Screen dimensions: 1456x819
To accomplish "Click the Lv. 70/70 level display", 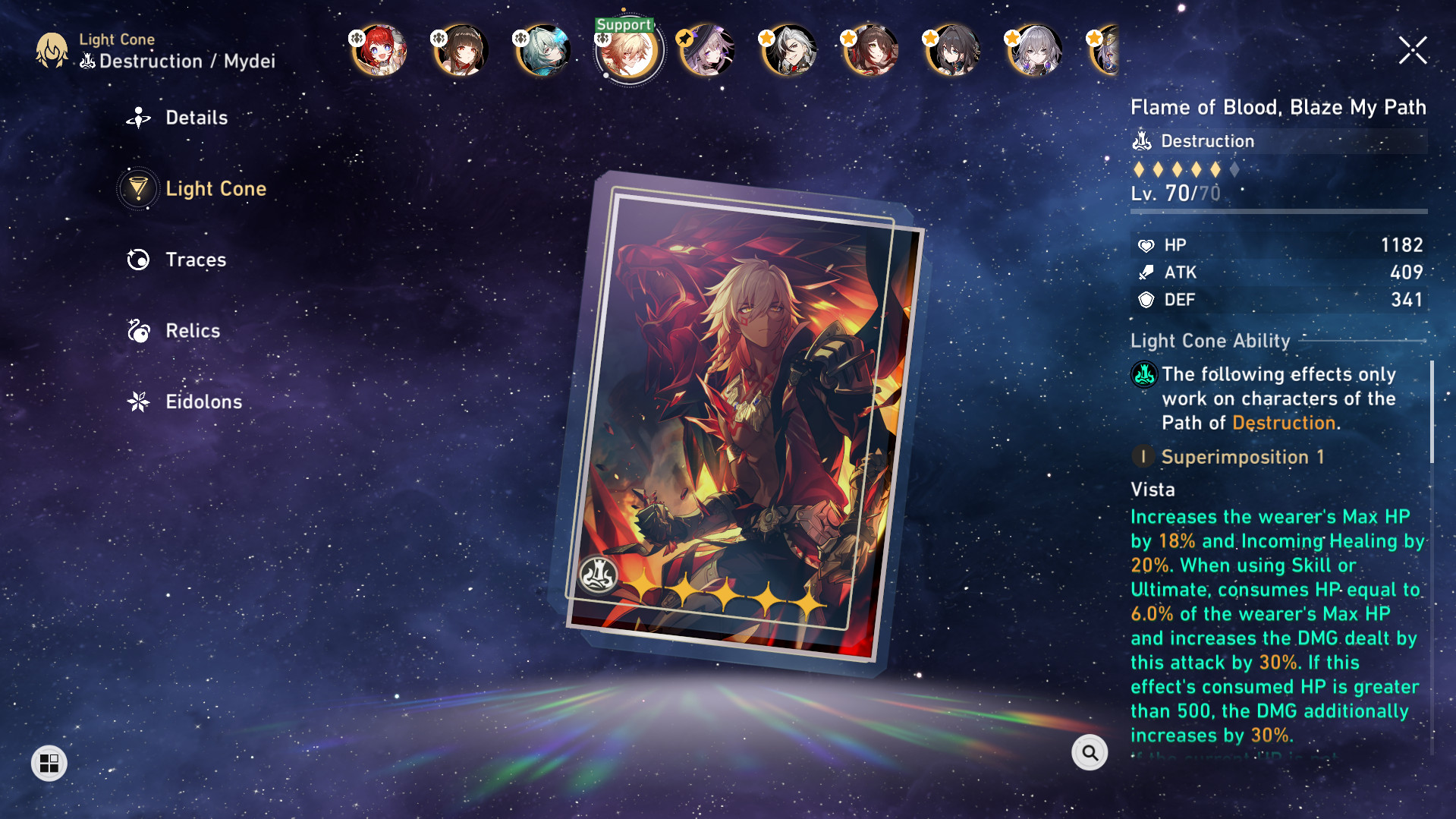I will click(1177, 193).
